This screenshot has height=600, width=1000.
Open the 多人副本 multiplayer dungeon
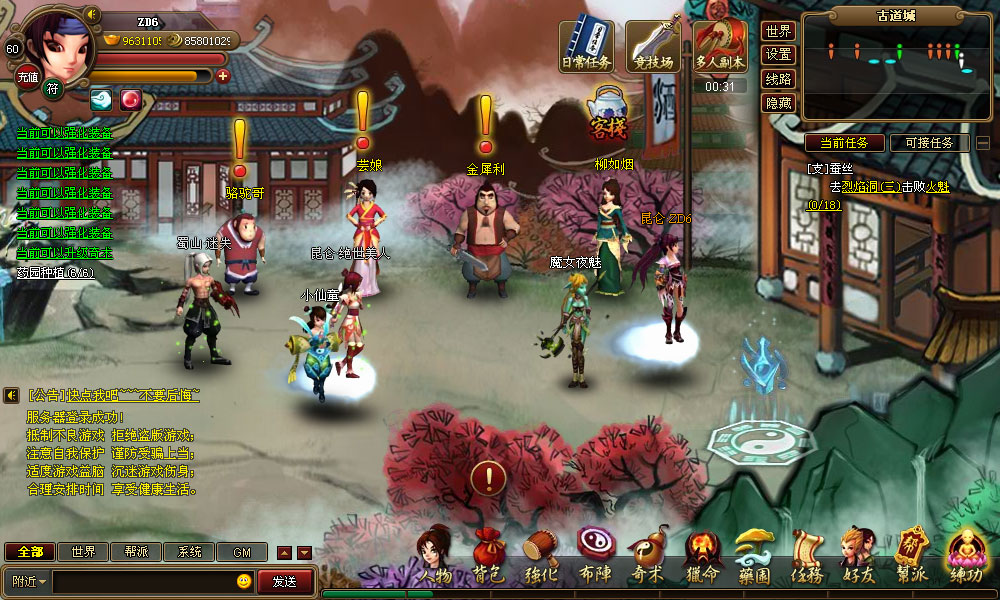[x=720, y=46]
